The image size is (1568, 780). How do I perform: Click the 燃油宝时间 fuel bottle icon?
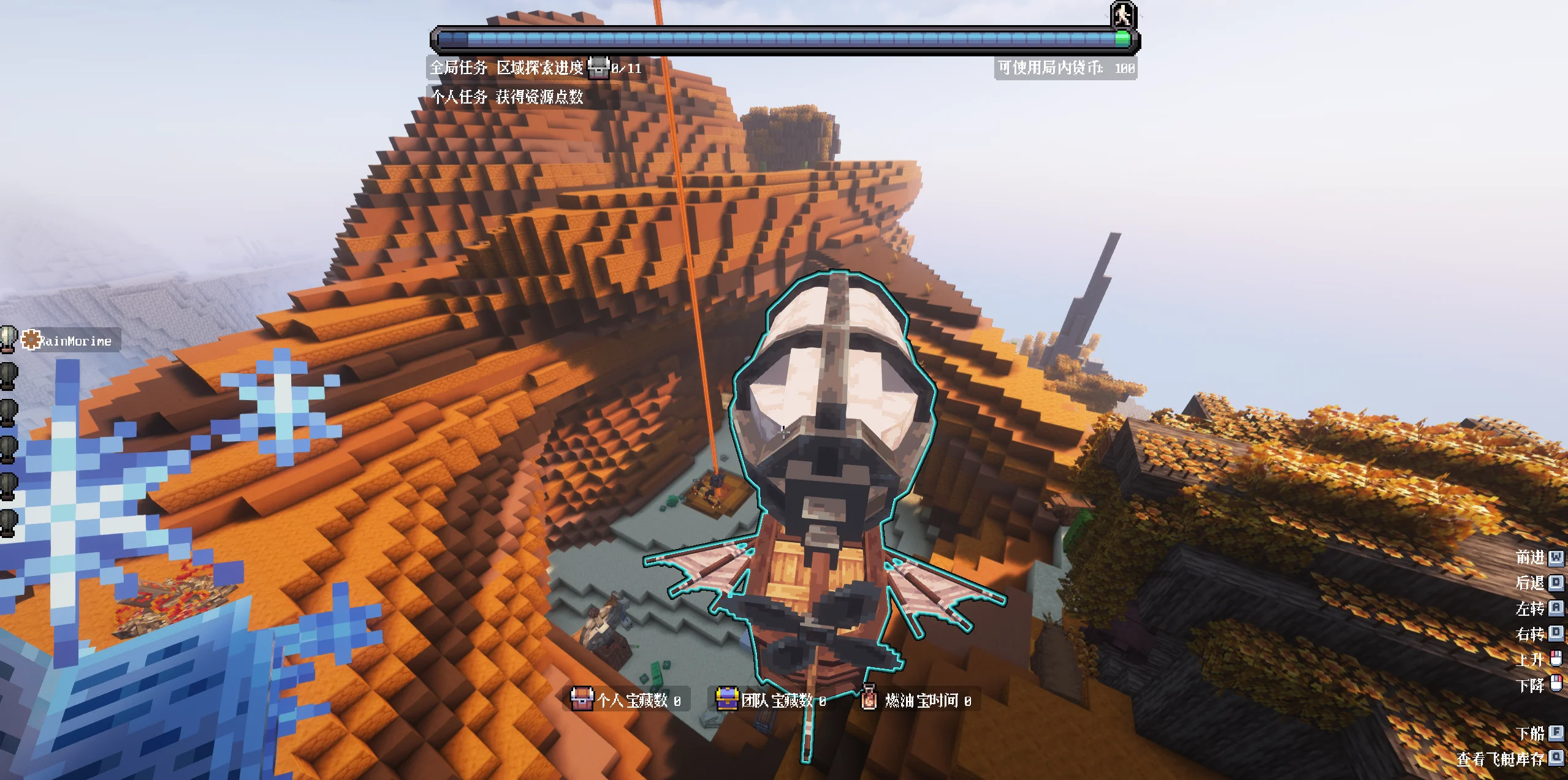869,699
